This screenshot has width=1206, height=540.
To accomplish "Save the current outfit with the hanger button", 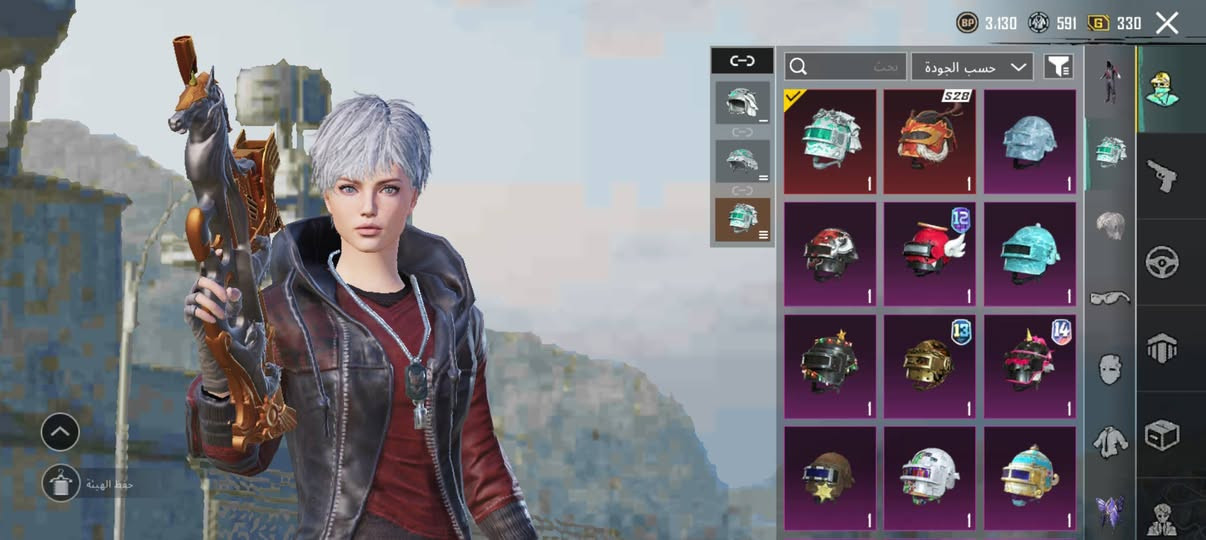I will pyautogui.click(x=60, y=482).
